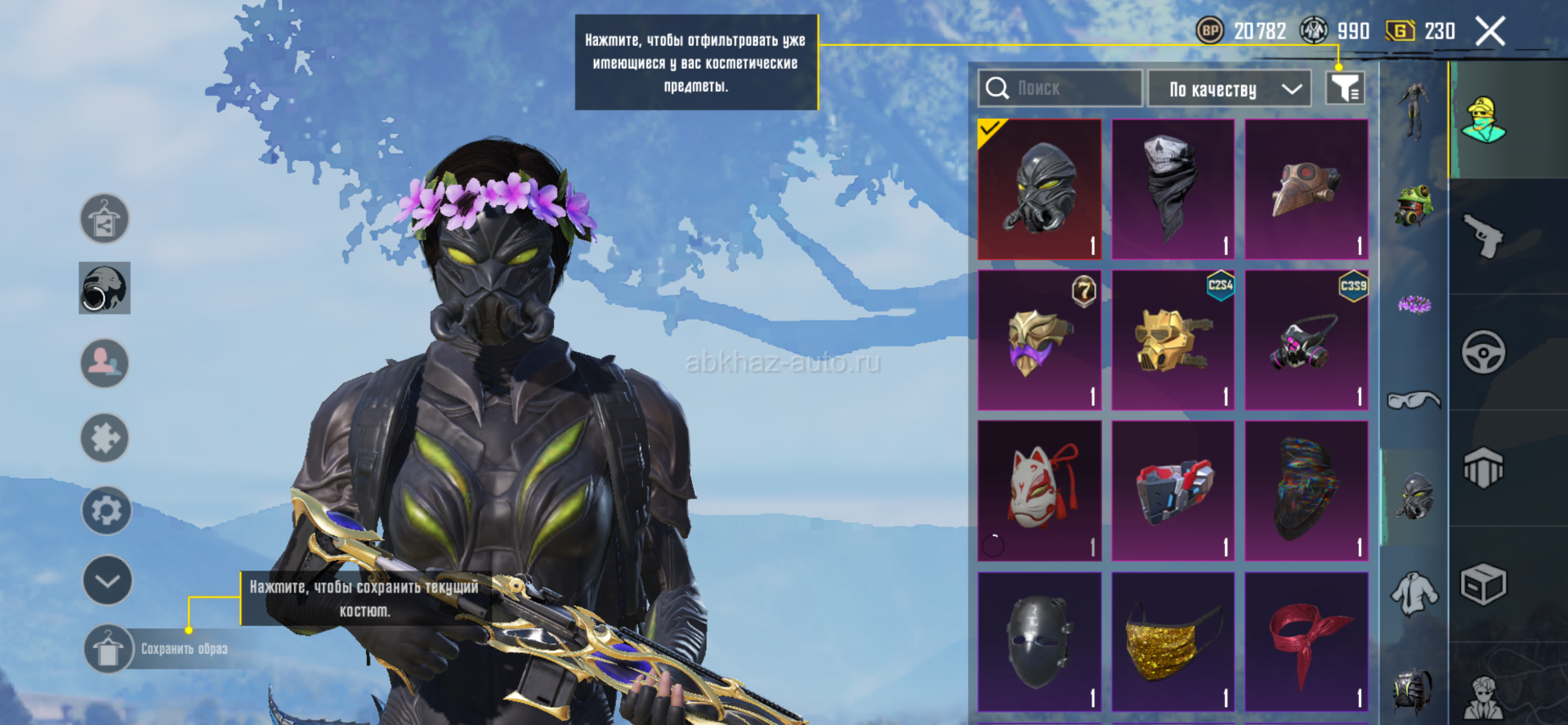Image resolution: width=1568 pixels, height=725 pixels.
Task: Save the current outfit via Сохранить образ
Action: pyautogui.click(x=108, y=649)
